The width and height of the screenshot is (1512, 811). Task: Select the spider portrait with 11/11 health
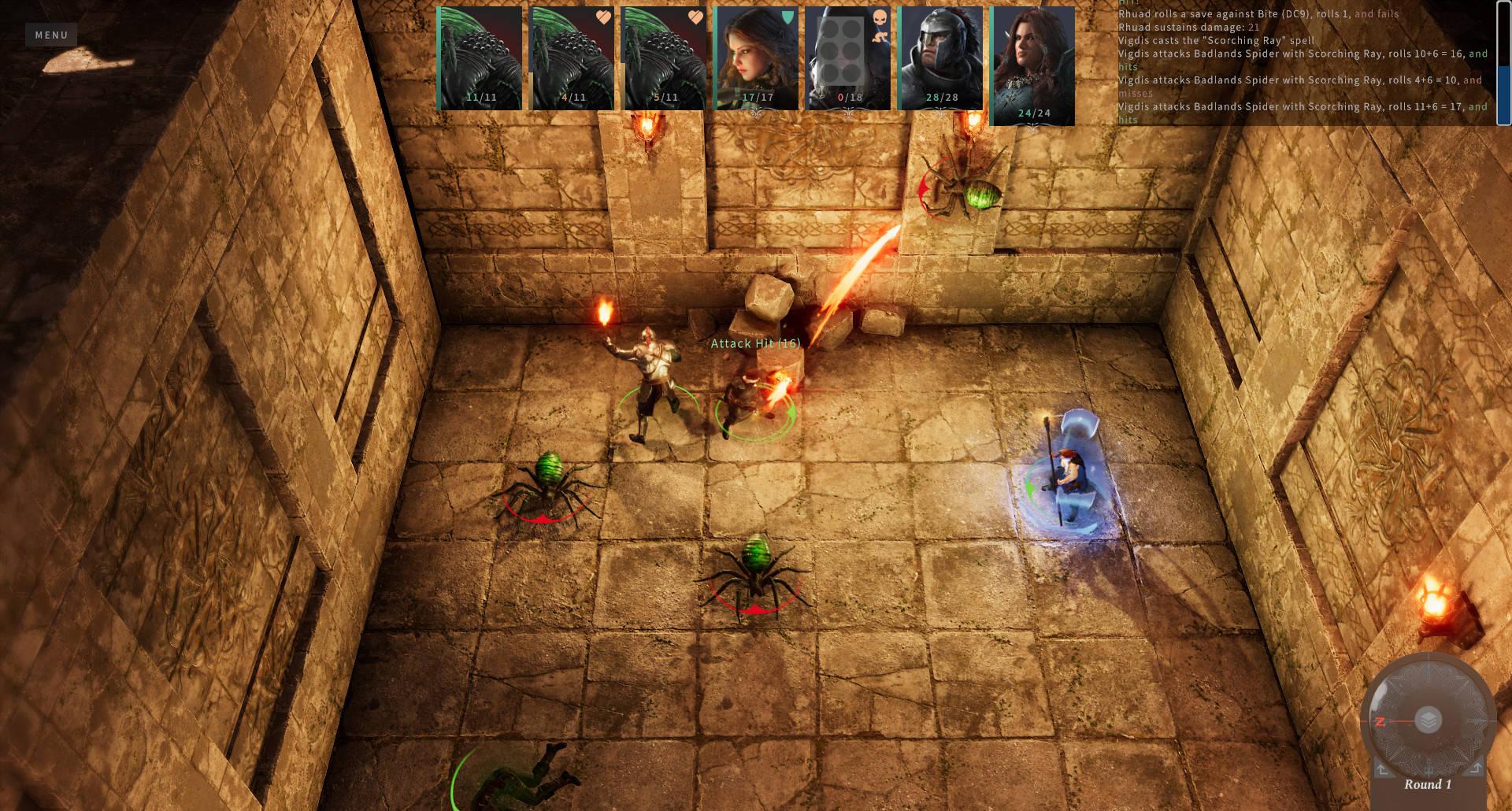click(480, 58)
